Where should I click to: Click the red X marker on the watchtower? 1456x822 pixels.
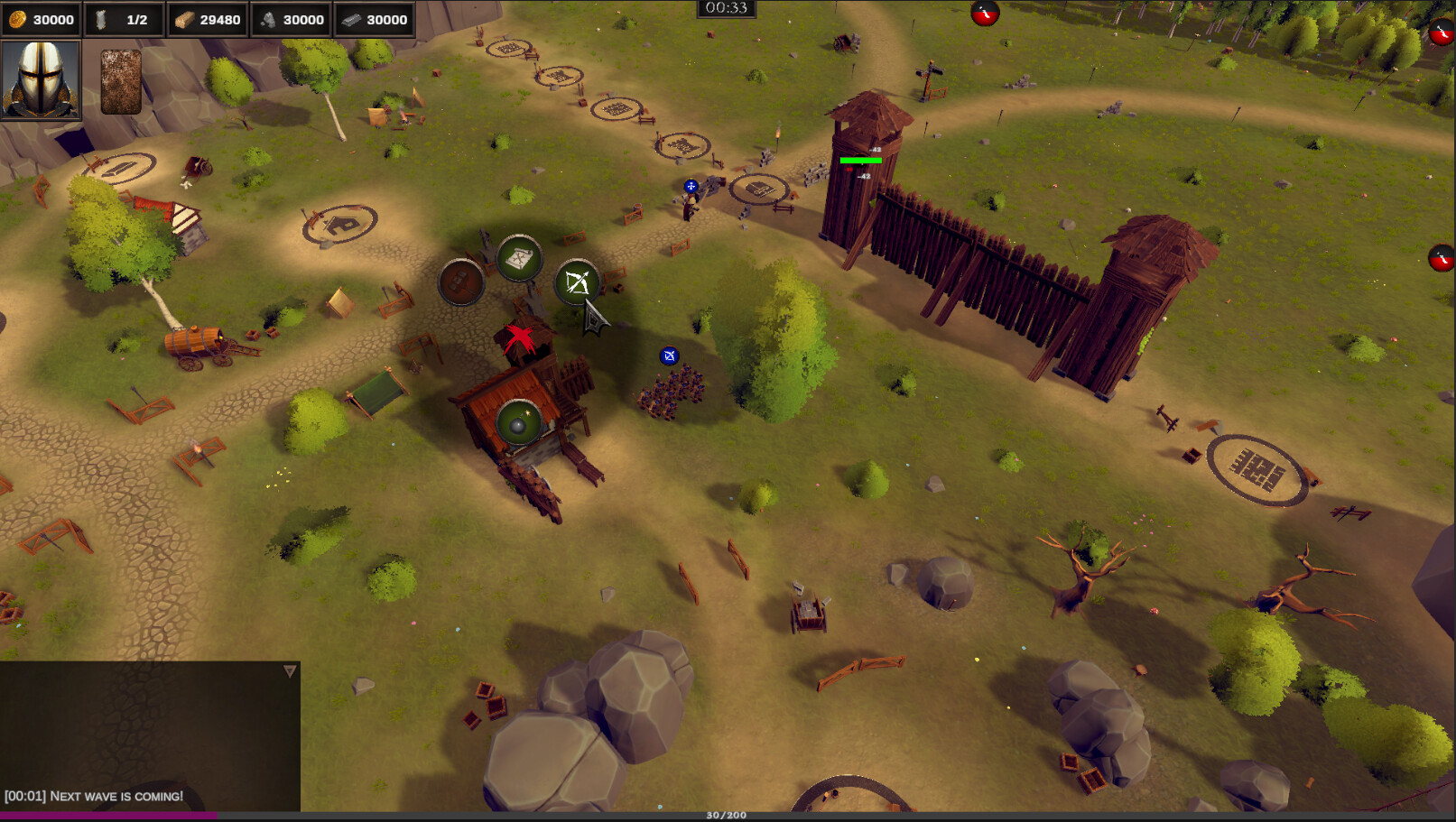click(x=522, y=337)
